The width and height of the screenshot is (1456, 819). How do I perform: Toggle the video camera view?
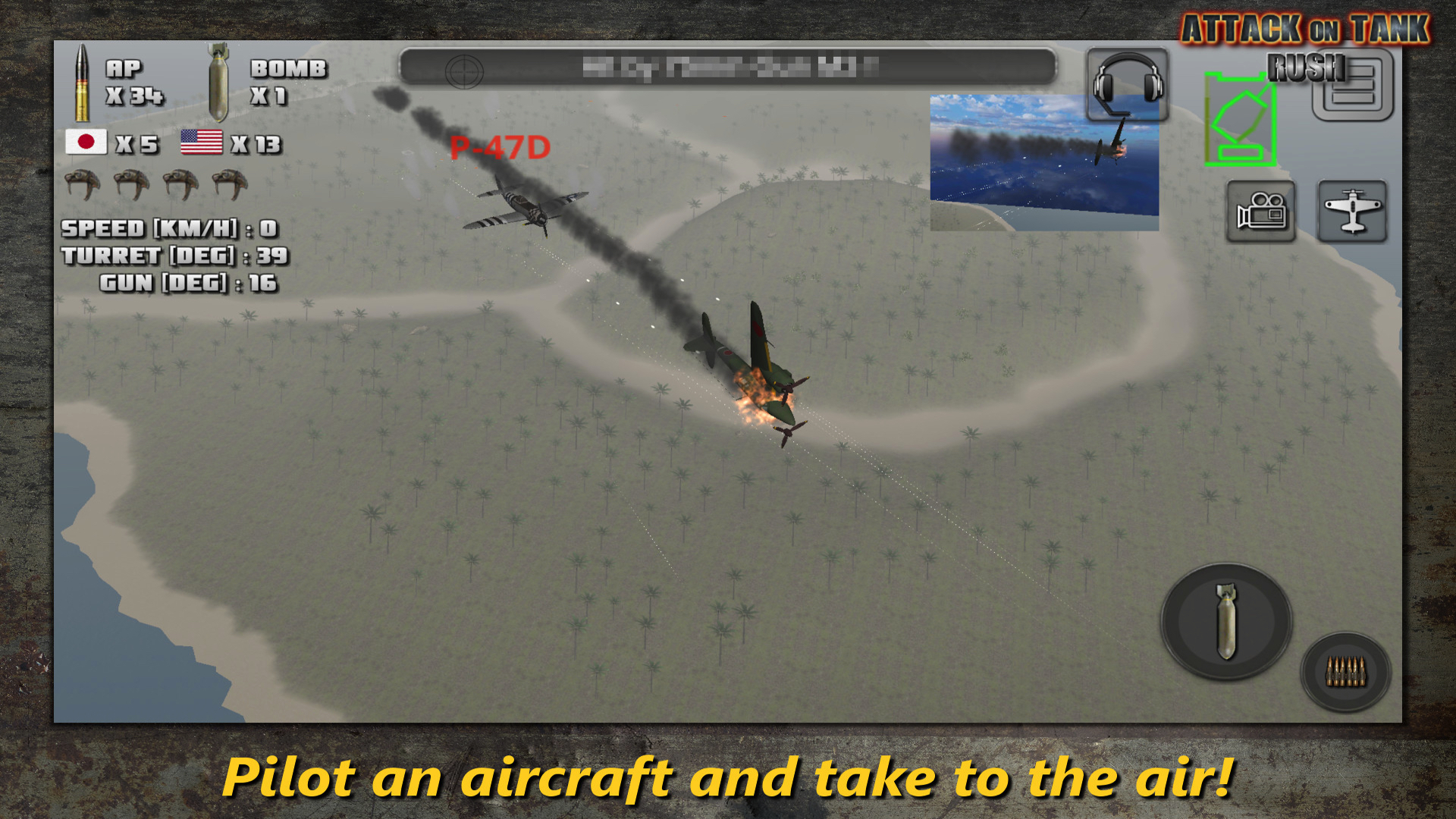pos(1260,211)
